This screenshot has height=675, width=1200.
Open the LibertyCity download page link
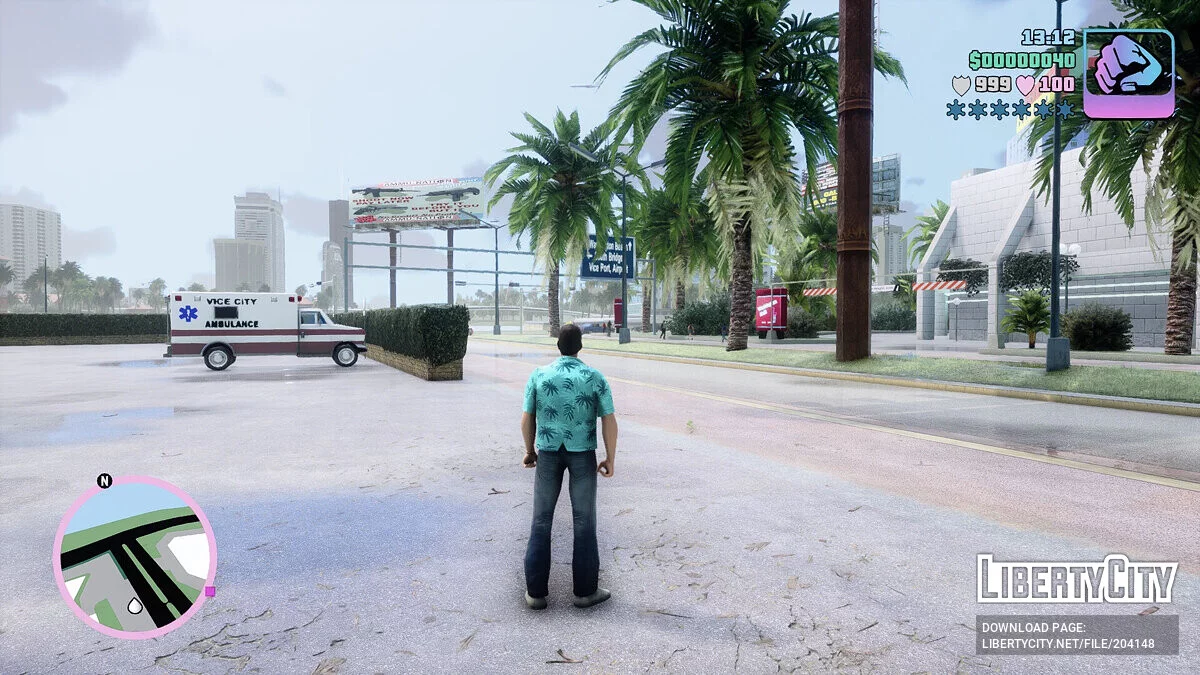pos(1076,635)
